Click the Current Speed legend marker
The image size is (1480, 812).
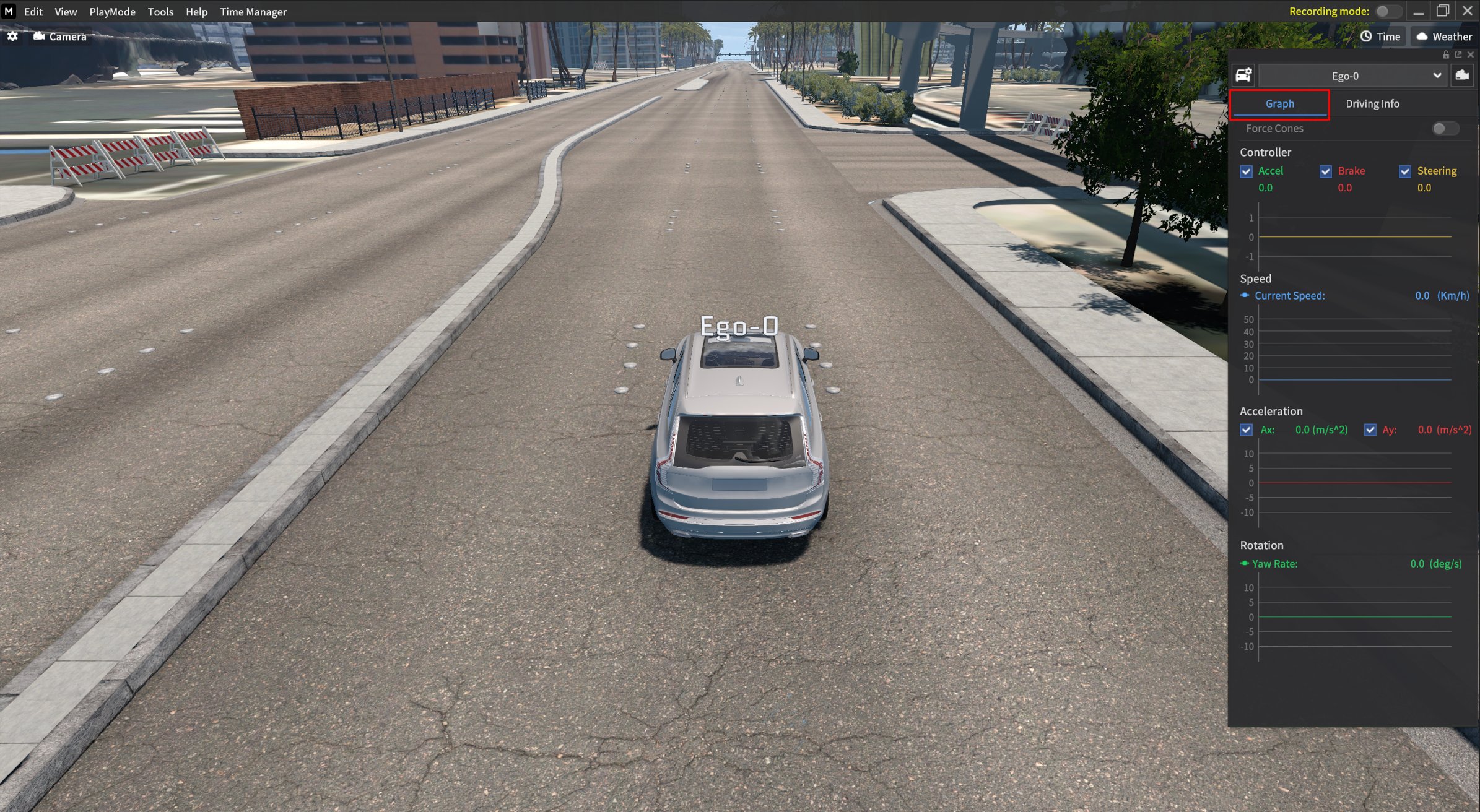[1245, 295]
